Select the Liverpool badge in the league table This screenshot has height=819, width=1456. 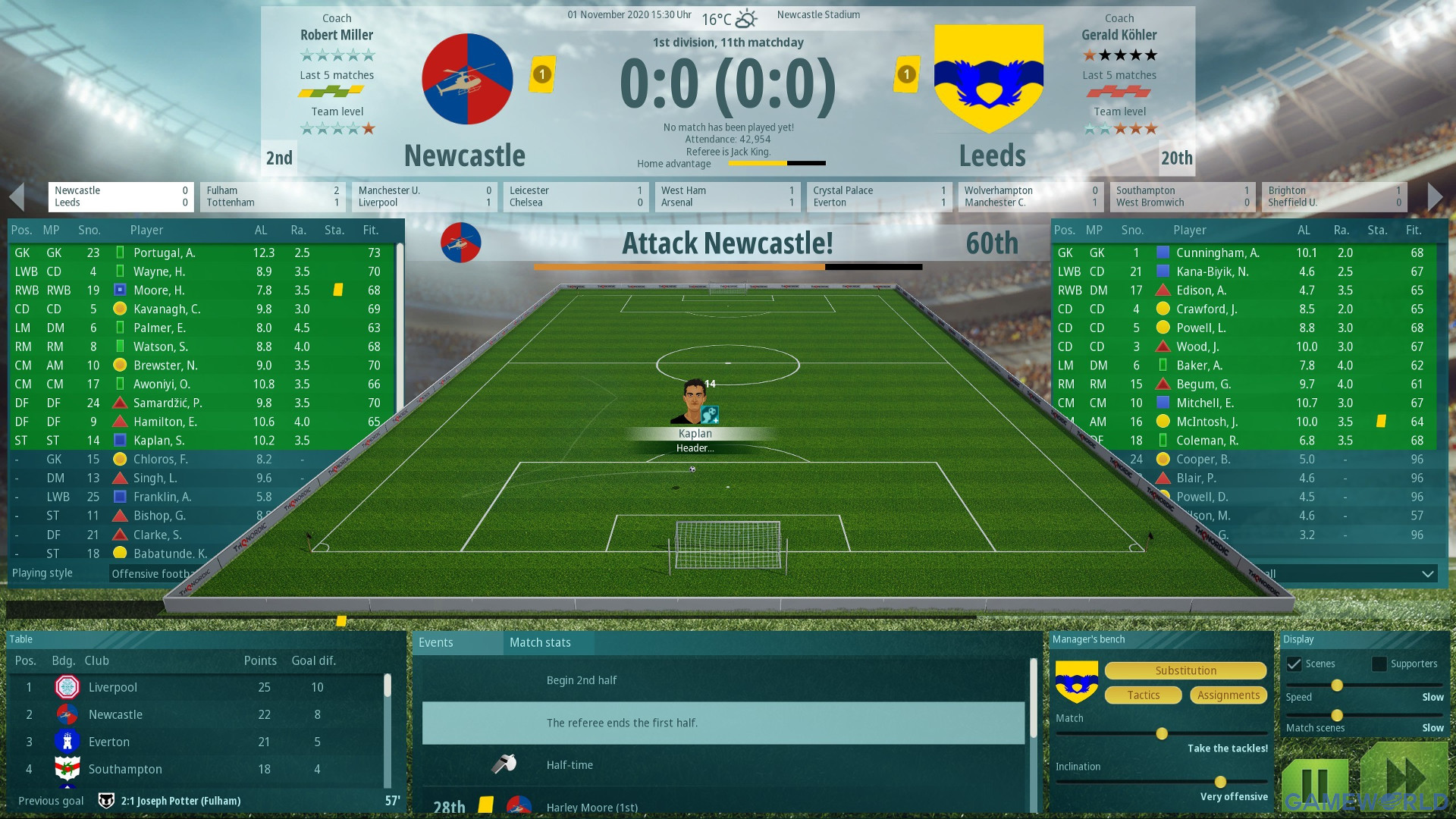pyautogui.click(x=67, y=687)
